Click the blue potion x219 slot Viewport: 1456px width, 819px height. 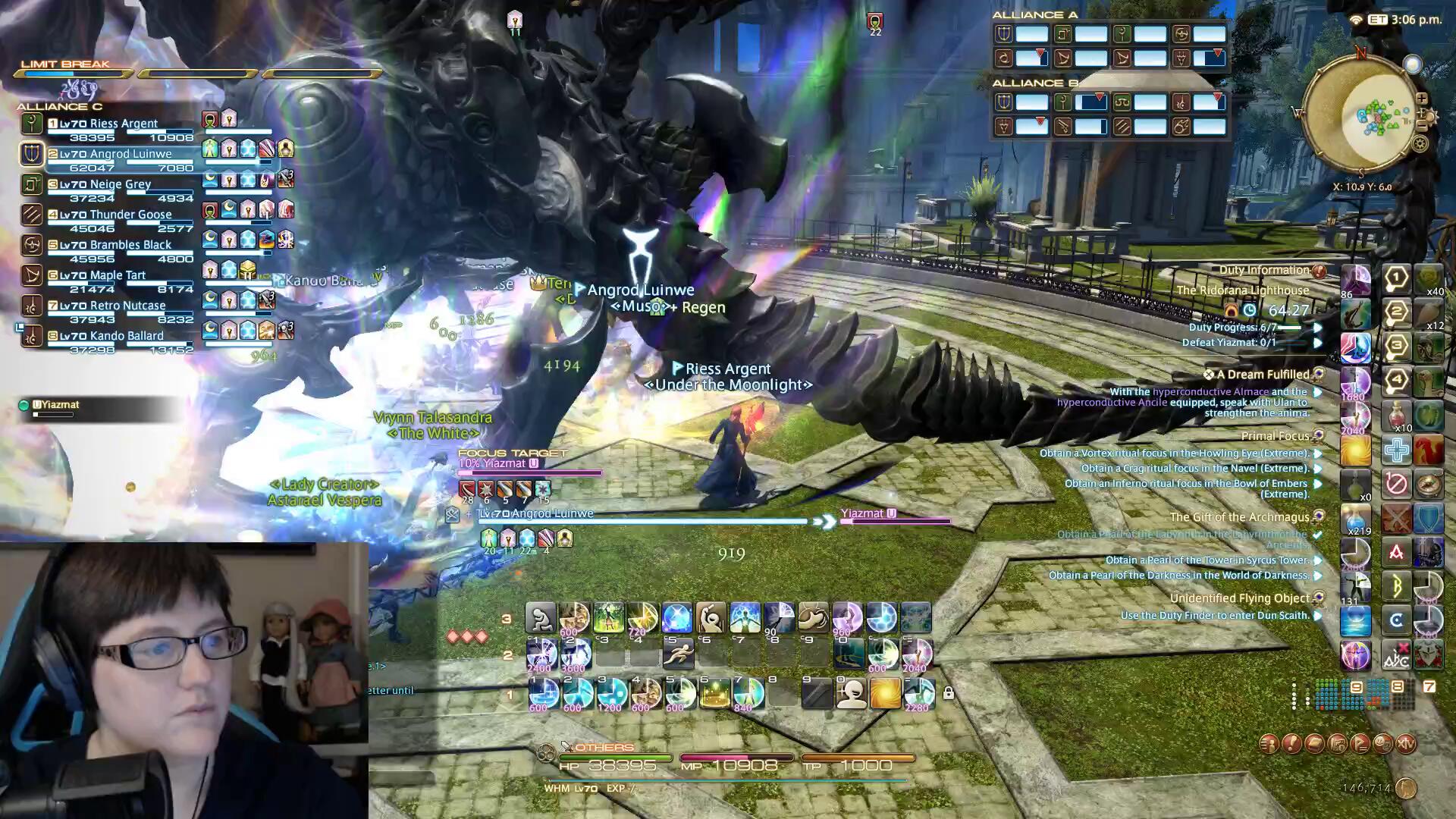pyautogui.click(x=1355, y=519)
